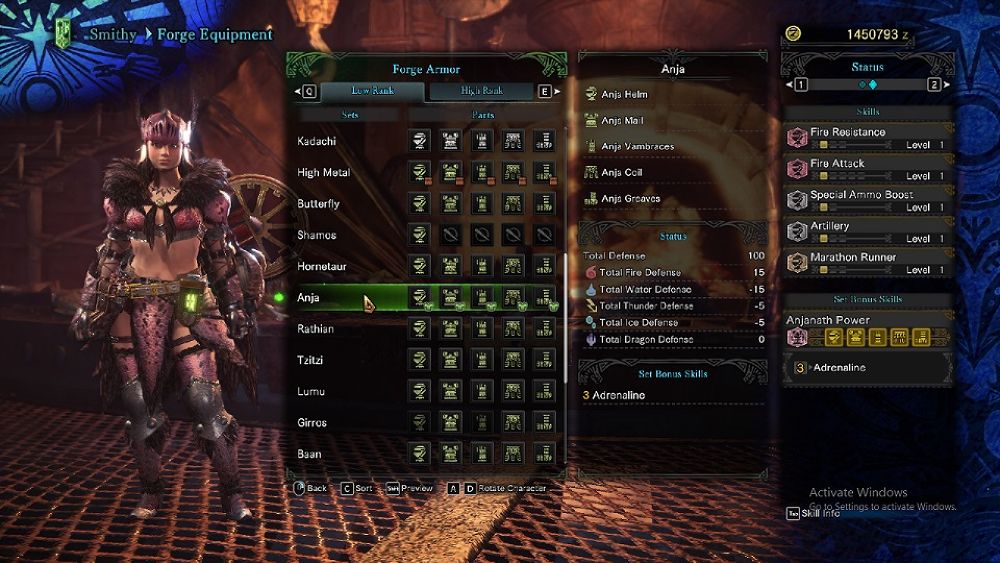Choose Anja Mail from the parts list
Image resolution: width=1000 pixels, height=563 pixels.
coord(622,121)
